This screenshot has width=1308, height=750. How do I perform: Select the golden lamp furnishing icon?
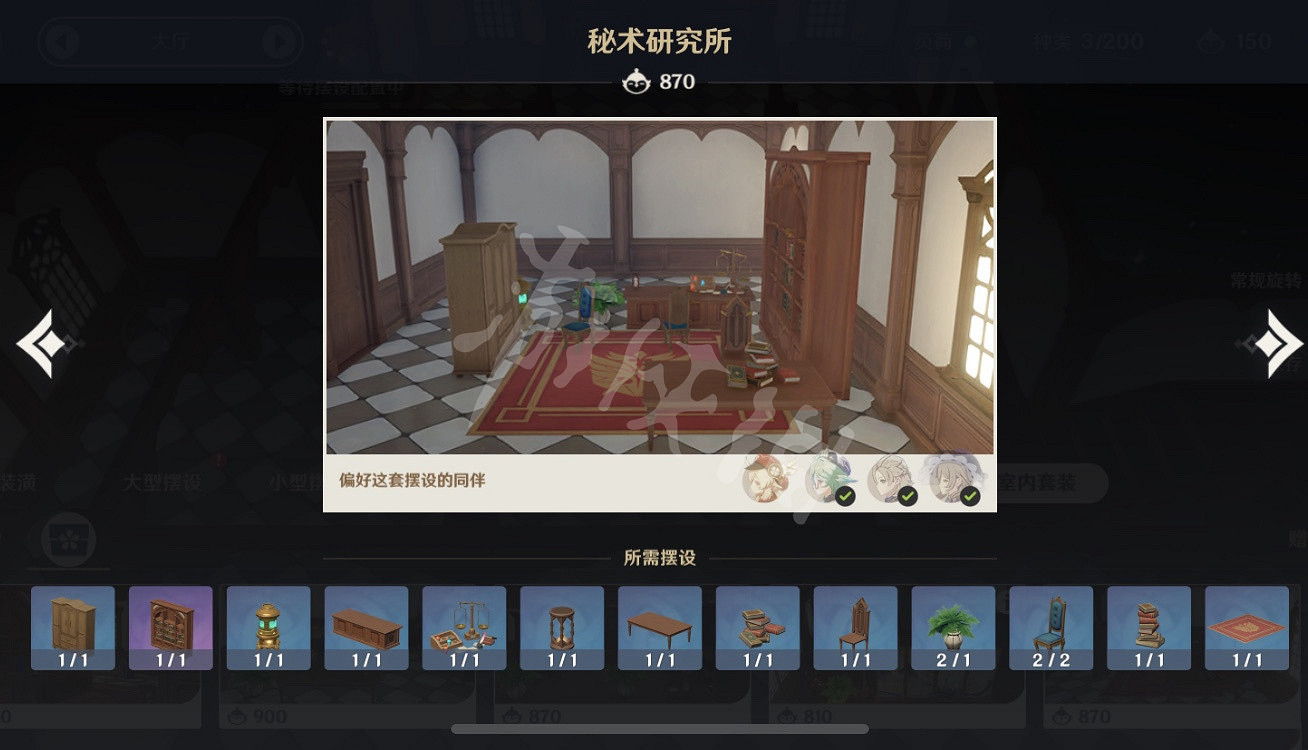[268, 628]
